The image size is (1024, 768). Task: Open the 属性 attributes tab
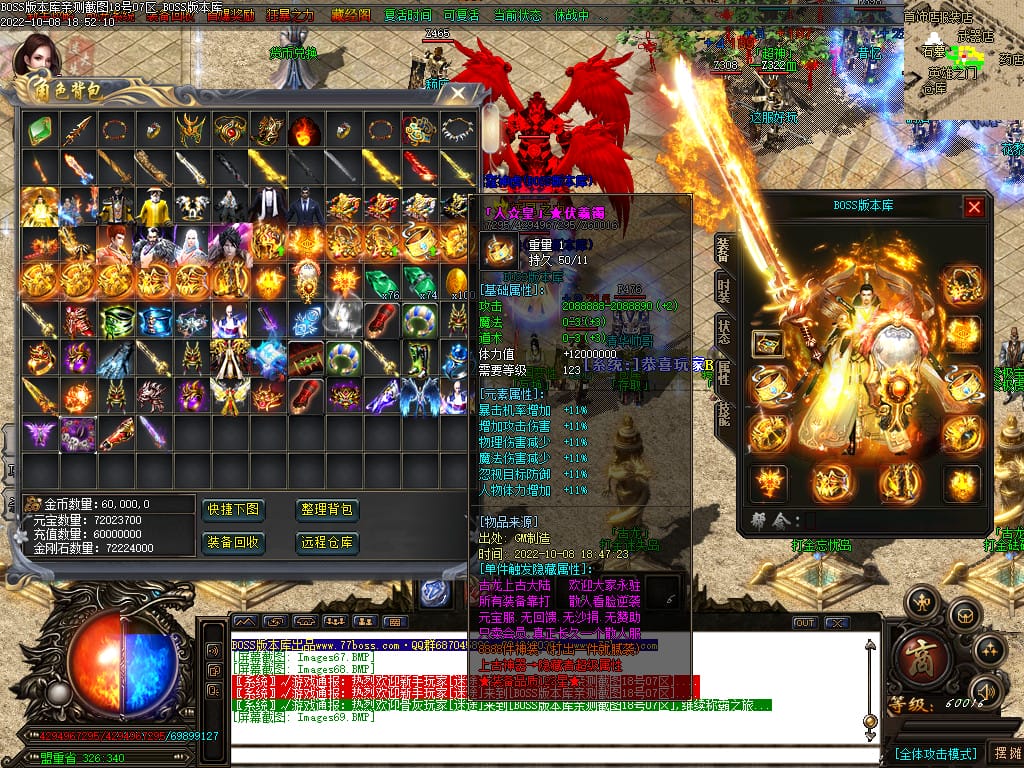(x=725, y=376)
